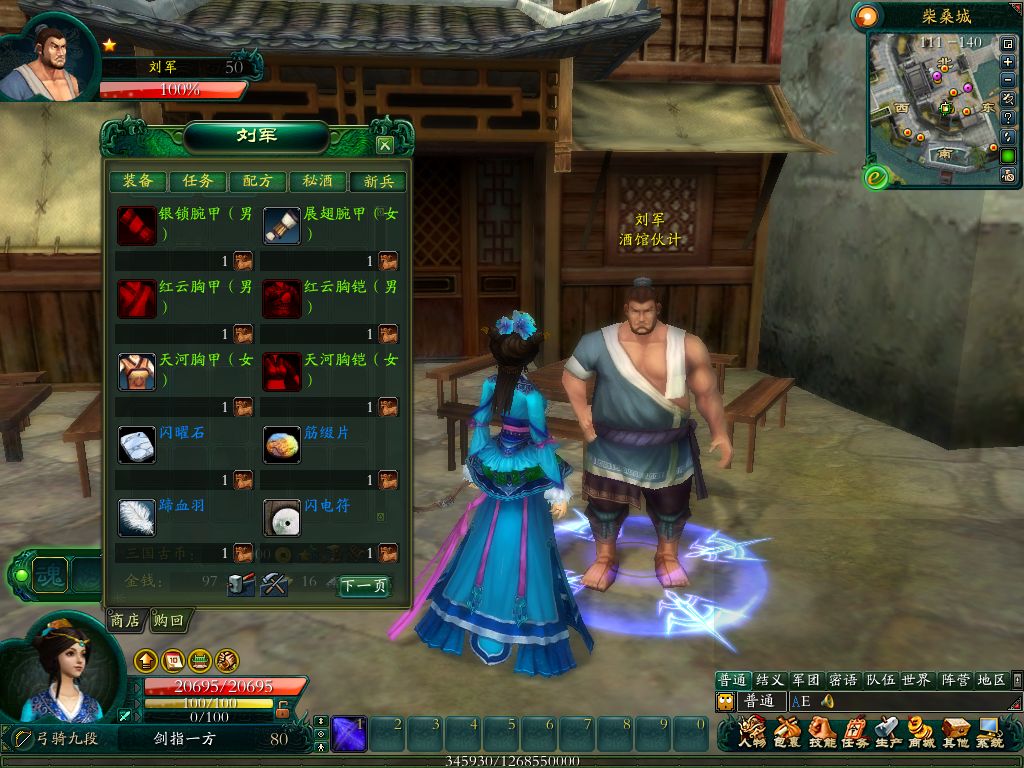
Task: Open the 配方 shop tab
Action: coord(258,181)
